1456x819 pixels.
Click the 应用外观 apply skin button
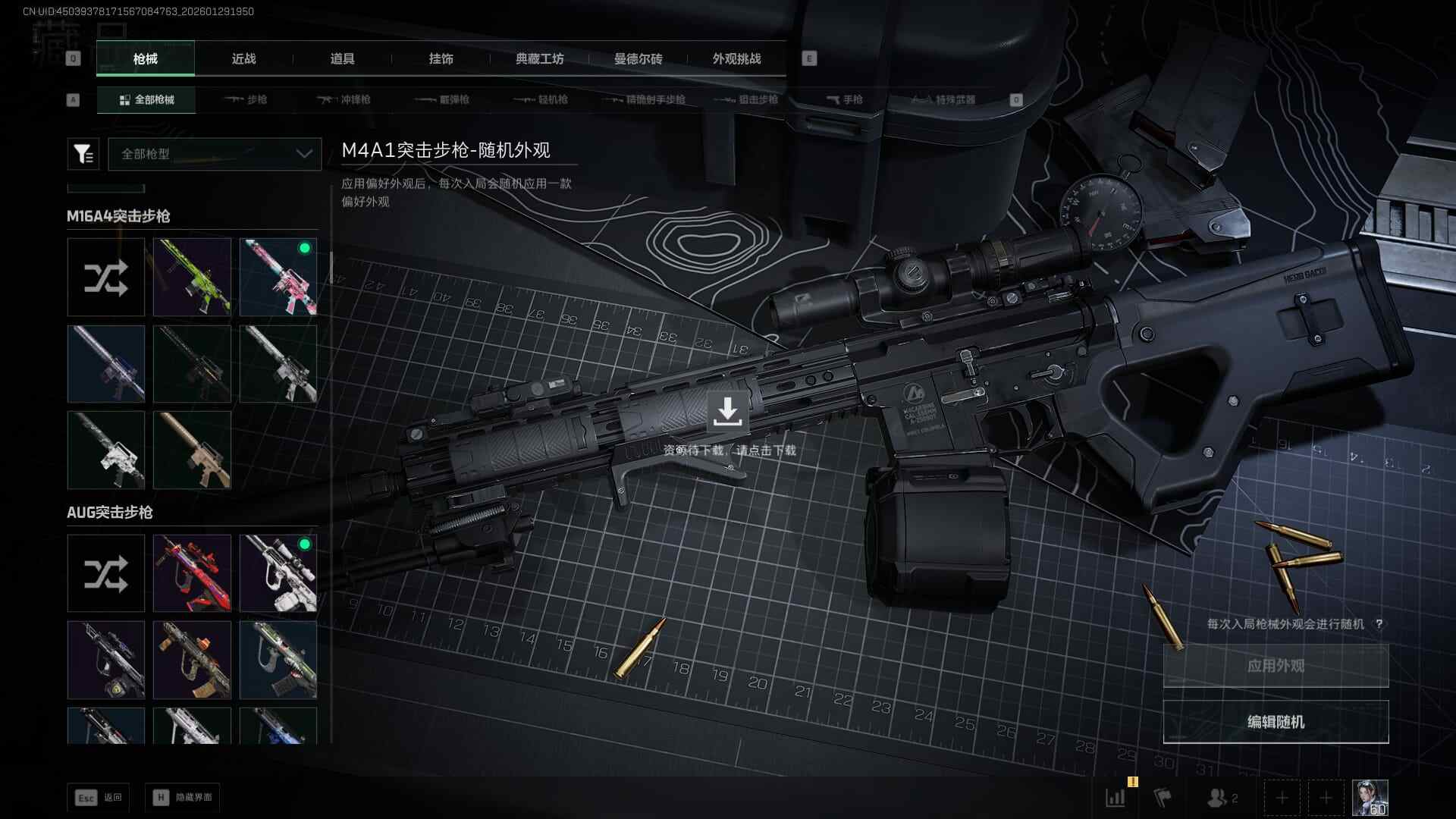click(1276, 666)
